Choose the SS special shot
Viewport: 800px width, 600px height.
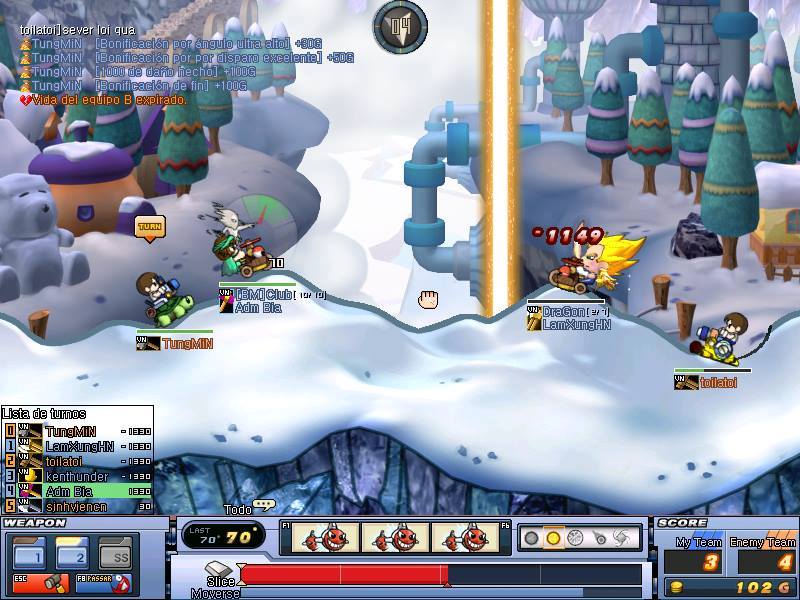(x=117, y=554)
